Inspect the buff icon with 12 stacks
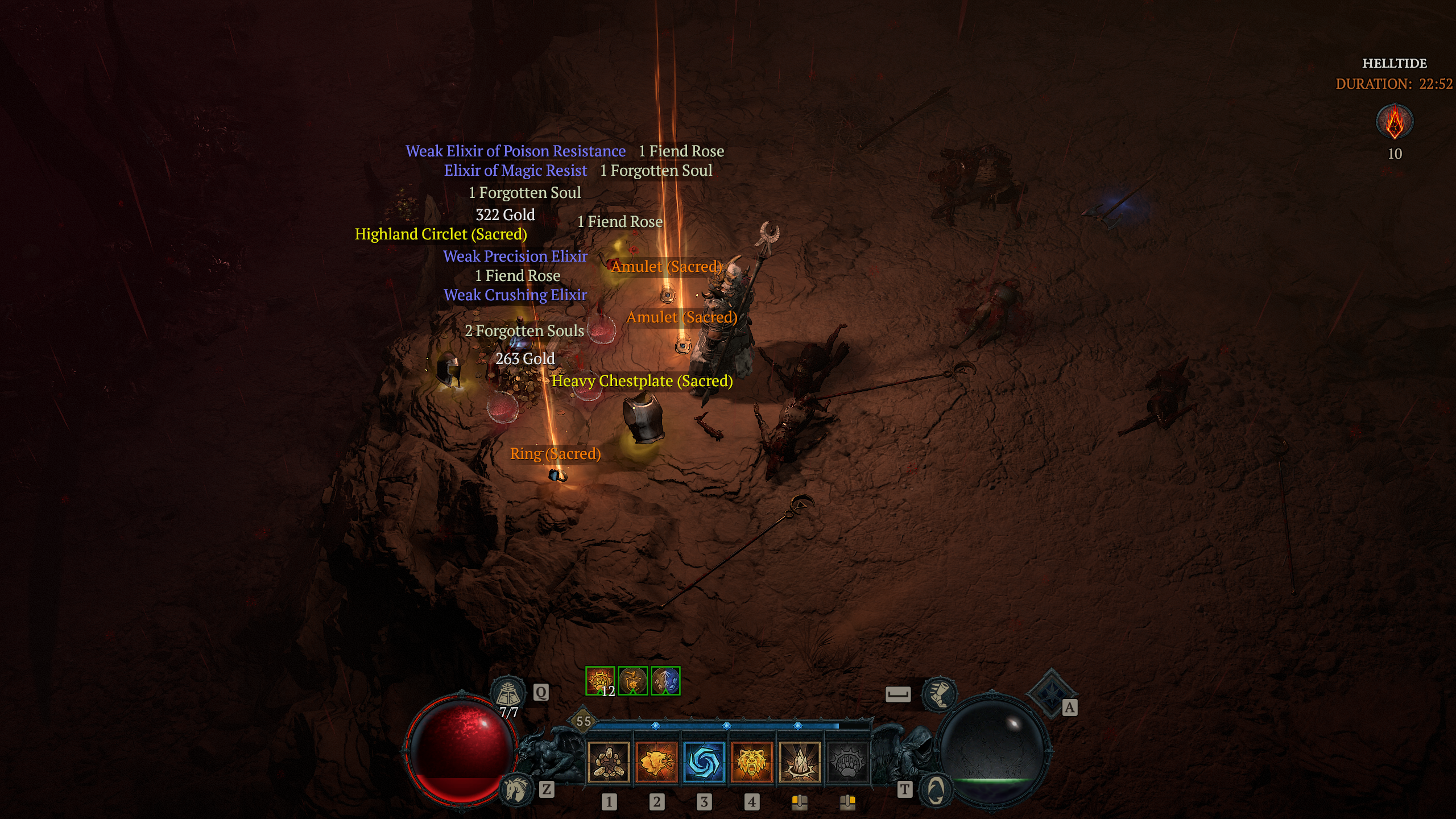The image size is (1456, 819). click(x=600, y=681)
